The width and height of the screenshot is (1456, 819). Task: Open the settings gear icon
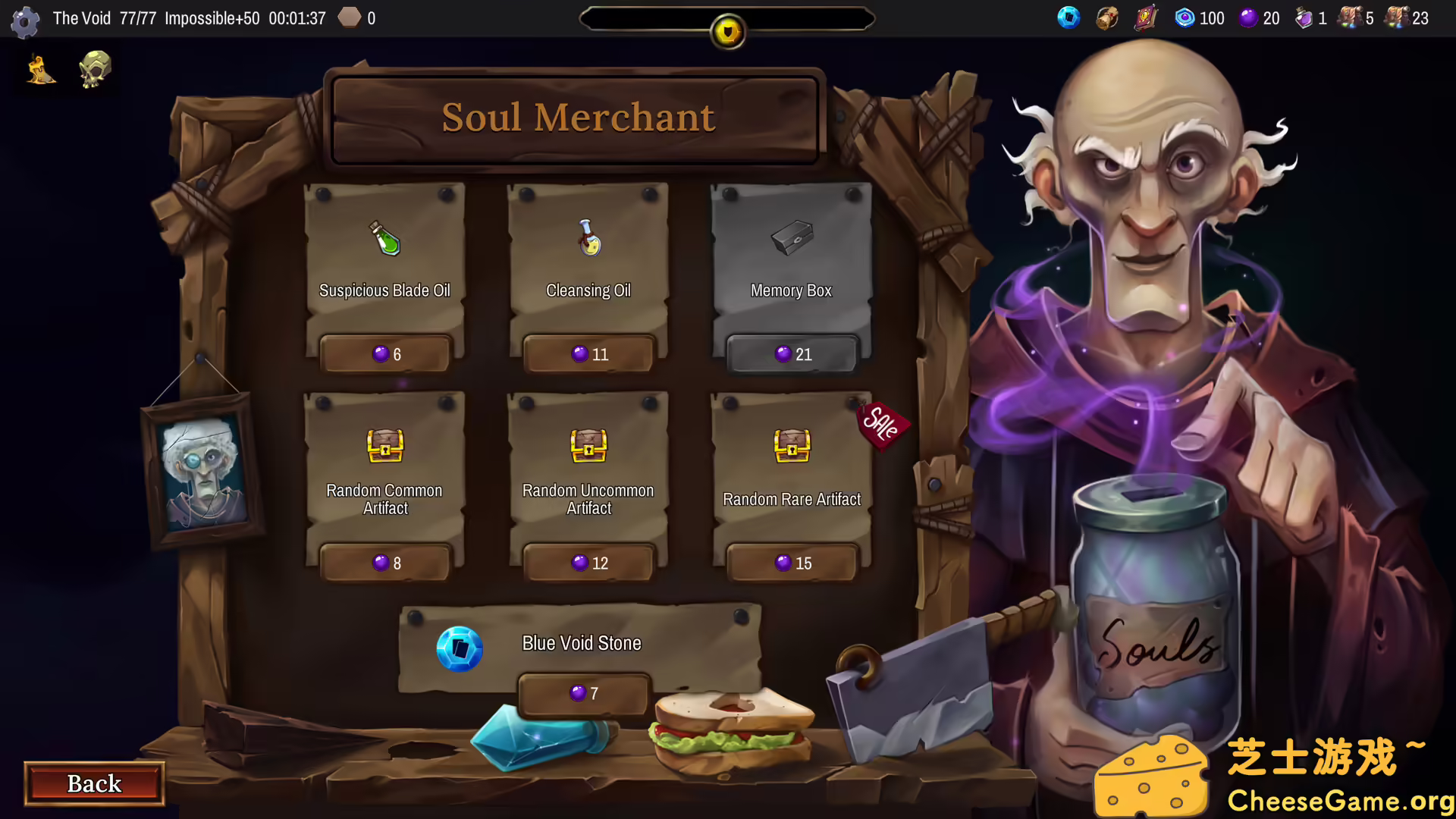25,20
